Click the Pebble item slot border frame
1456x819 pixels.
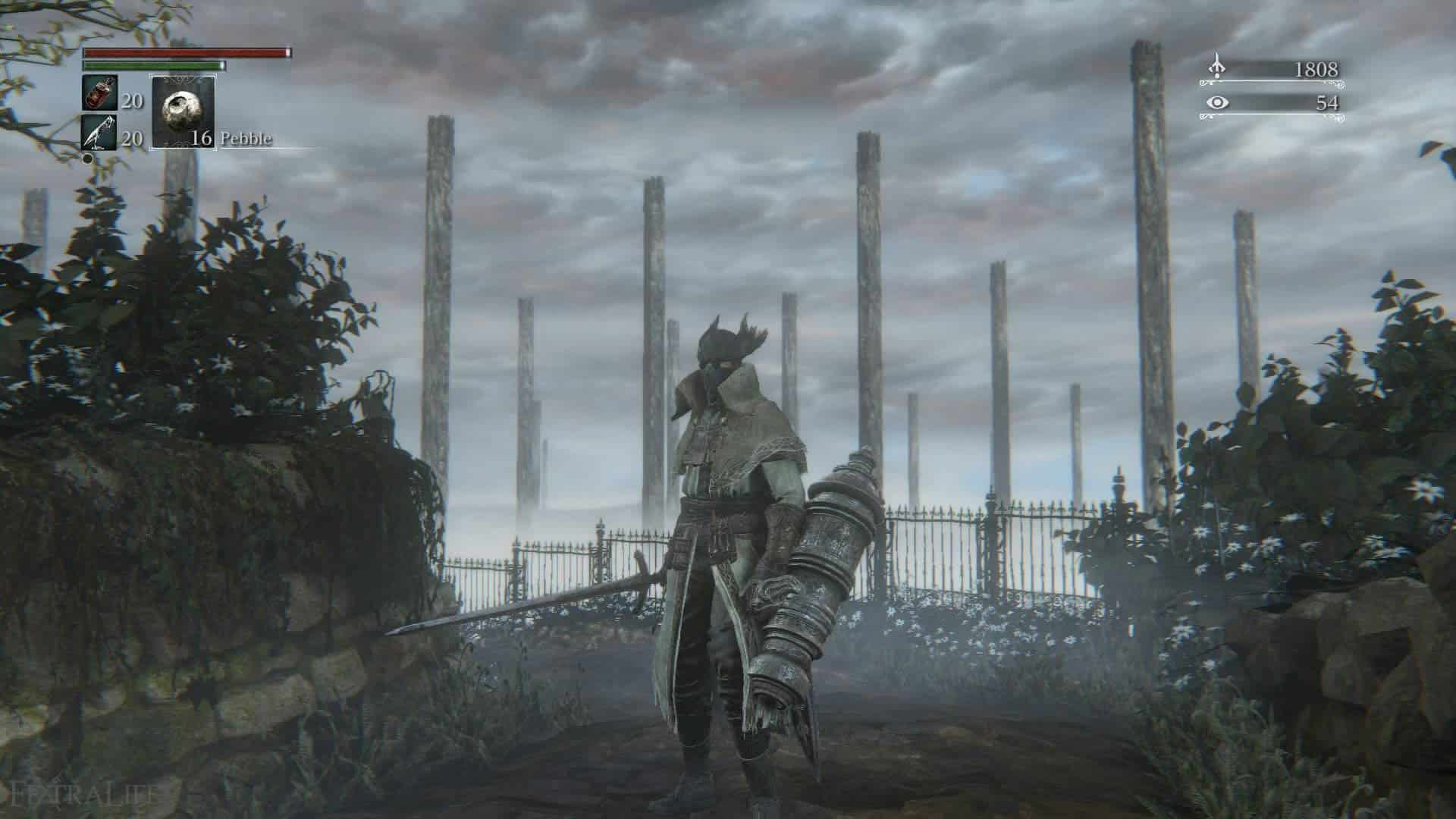152,111
